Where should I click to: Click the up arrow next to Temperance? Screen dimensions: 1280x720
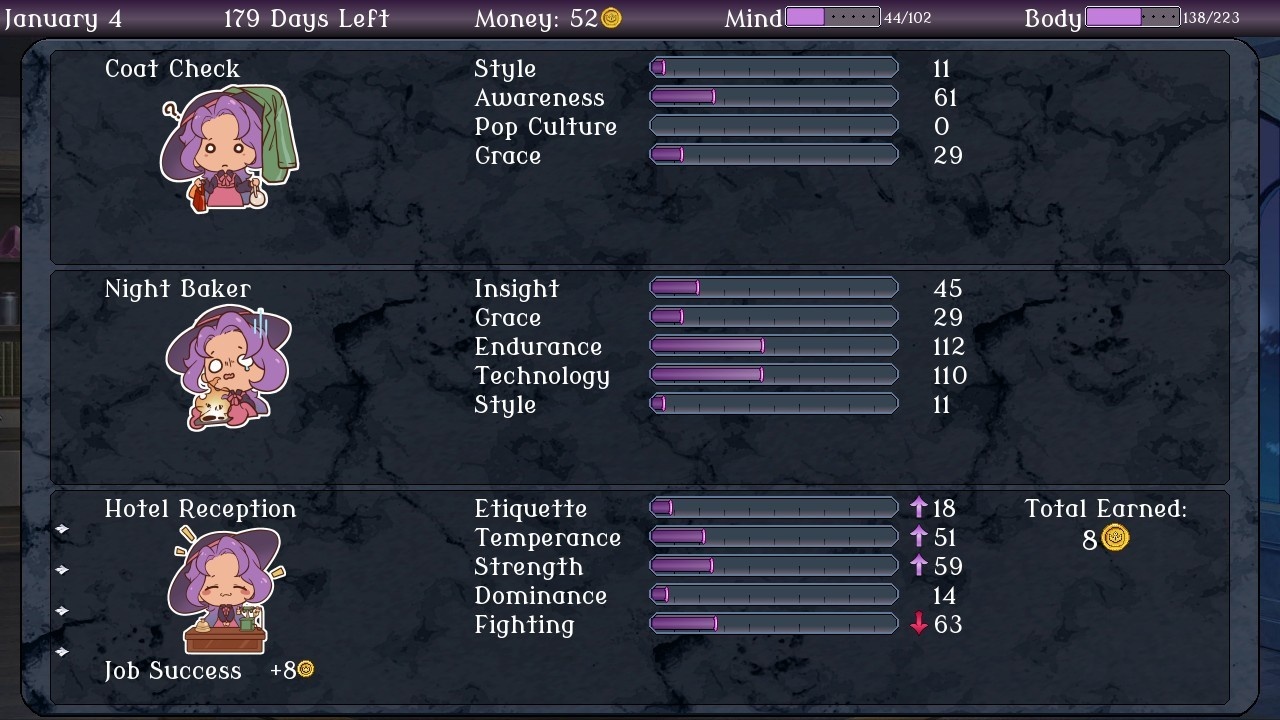point(919,537)
